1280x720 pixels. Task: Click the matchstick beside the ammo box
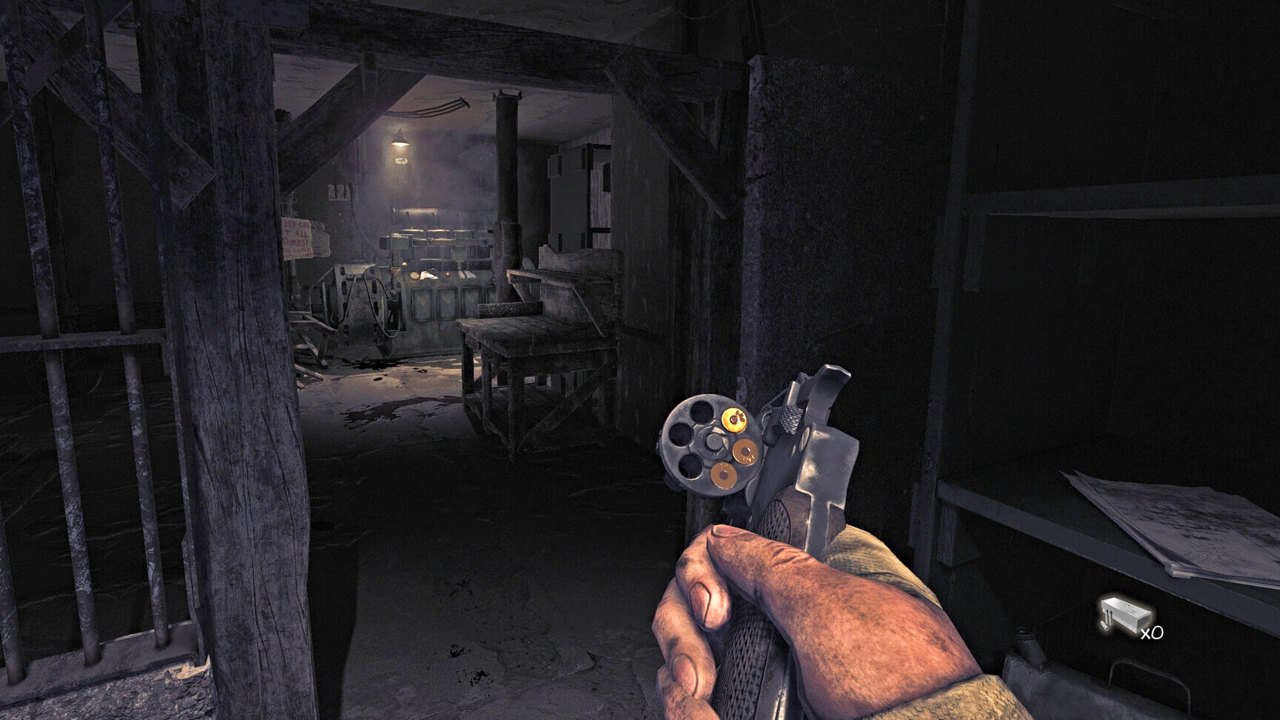pyautogui.click(x=1105, y=620)
